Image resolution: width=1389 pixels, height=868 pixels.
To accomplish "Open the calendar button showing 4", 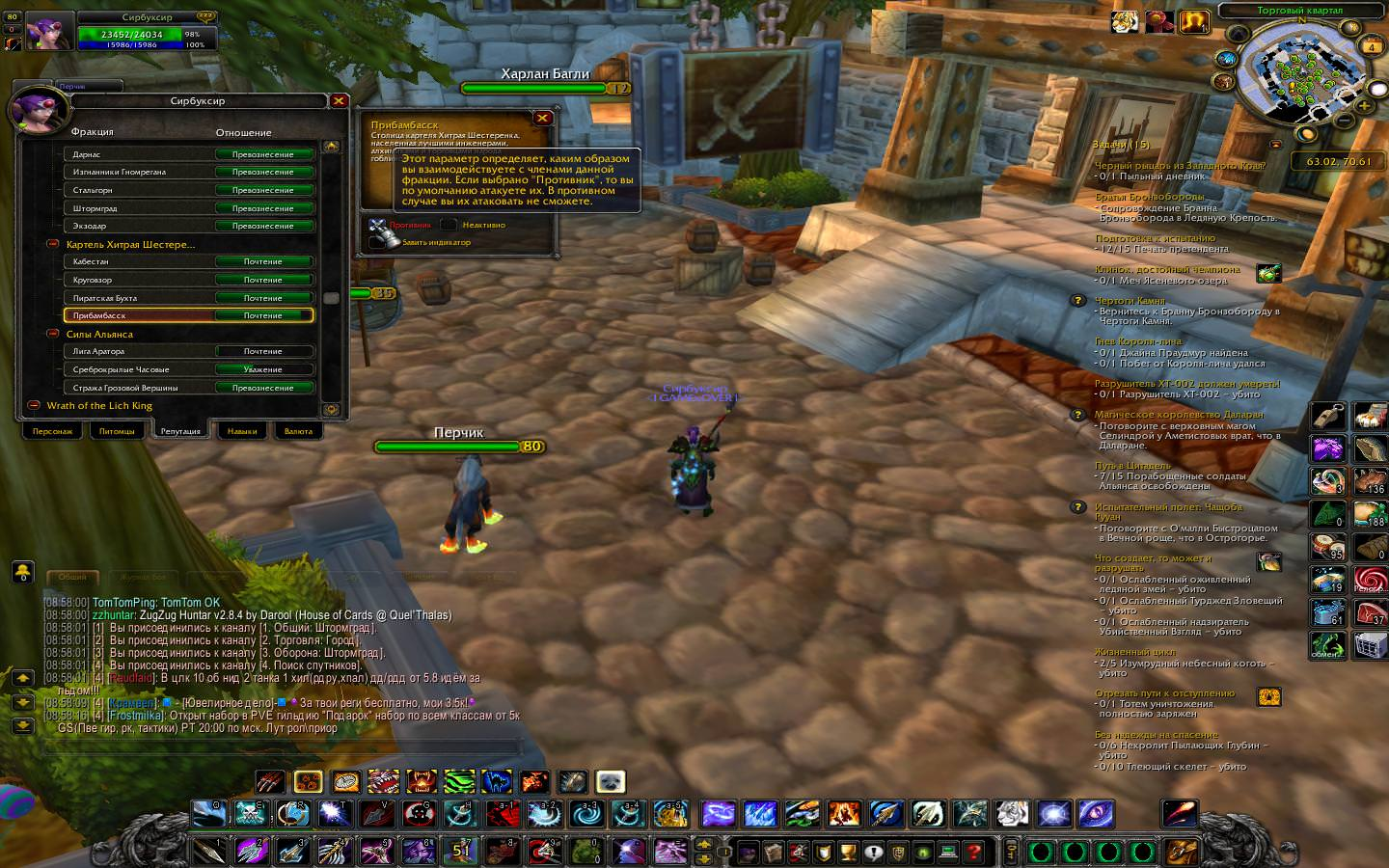I will click(x=1371, y=46).
